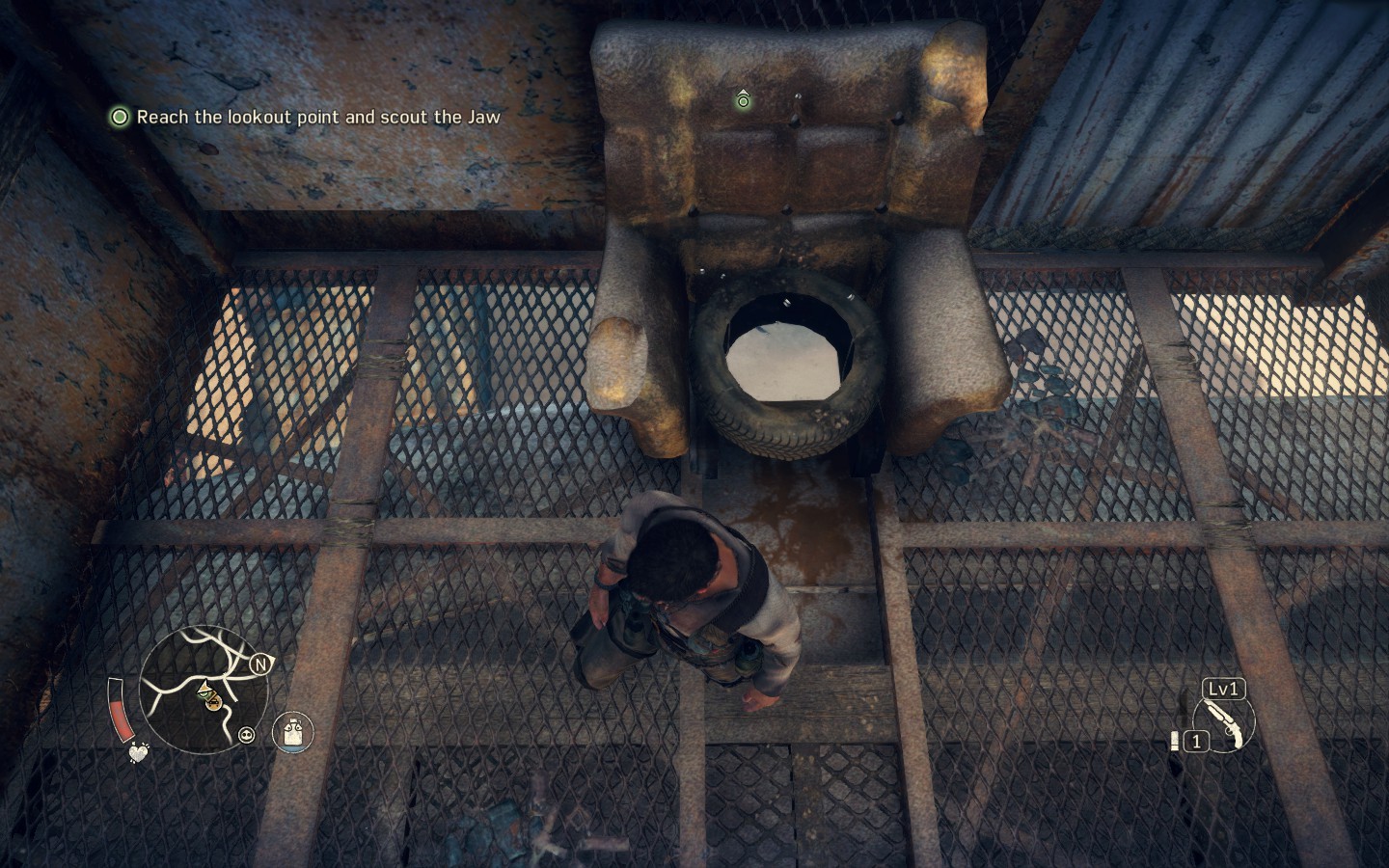Image resolution: width=1389 pixels, height=868 pixels.
Task: Select the water canteen icon
Action: pyautogui.click(x=292, y=732)
